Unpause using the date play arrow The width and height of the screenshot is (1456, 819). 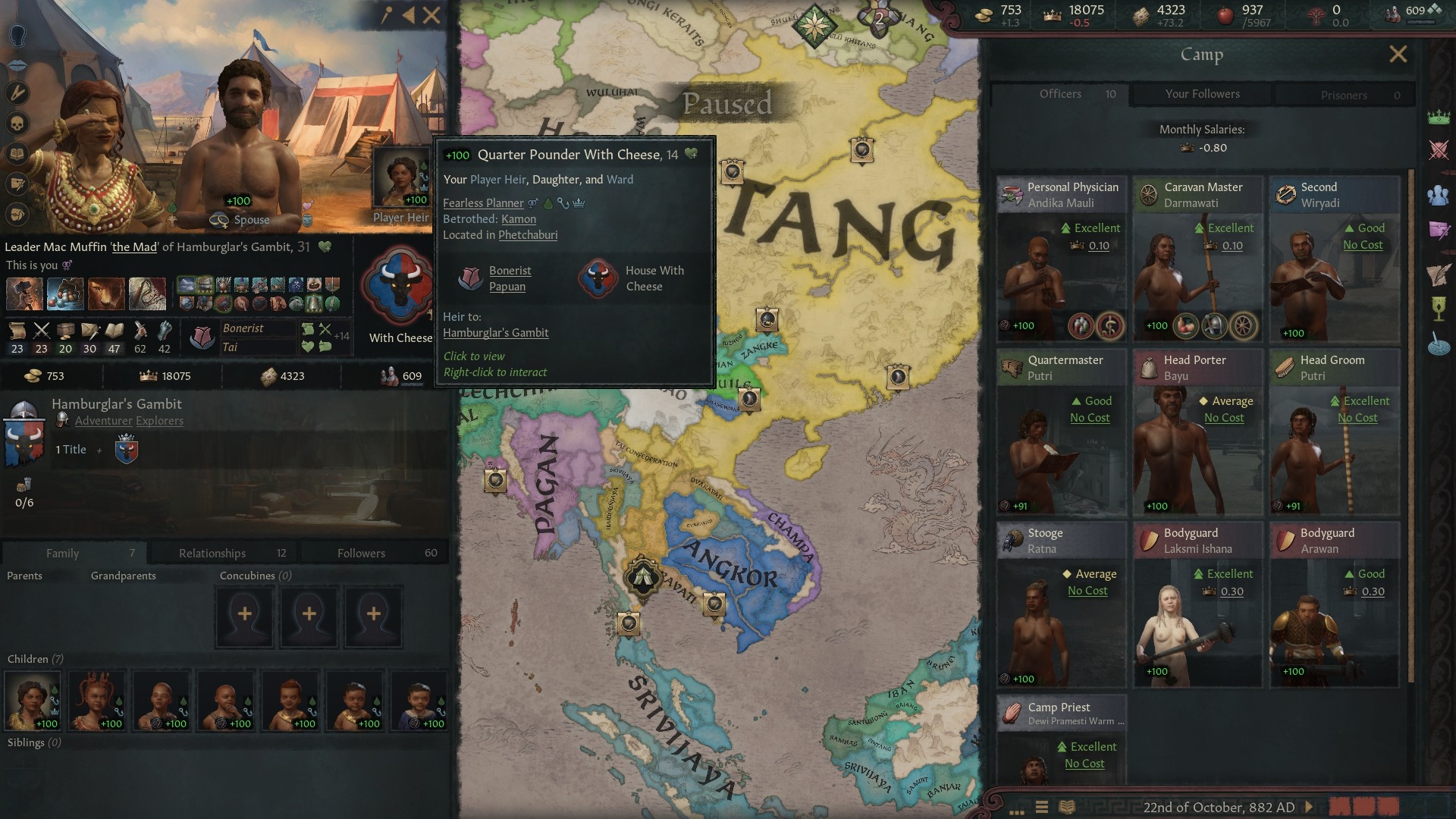pyautogui.click(x=1309, y=807)
